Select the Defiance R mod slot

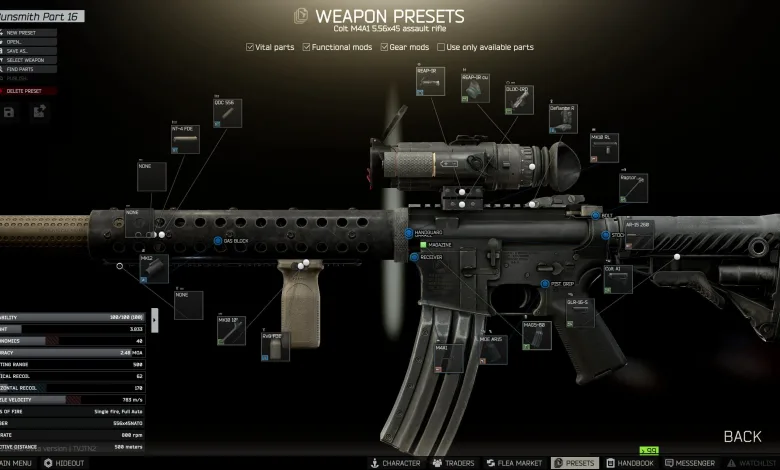(563, 118)
